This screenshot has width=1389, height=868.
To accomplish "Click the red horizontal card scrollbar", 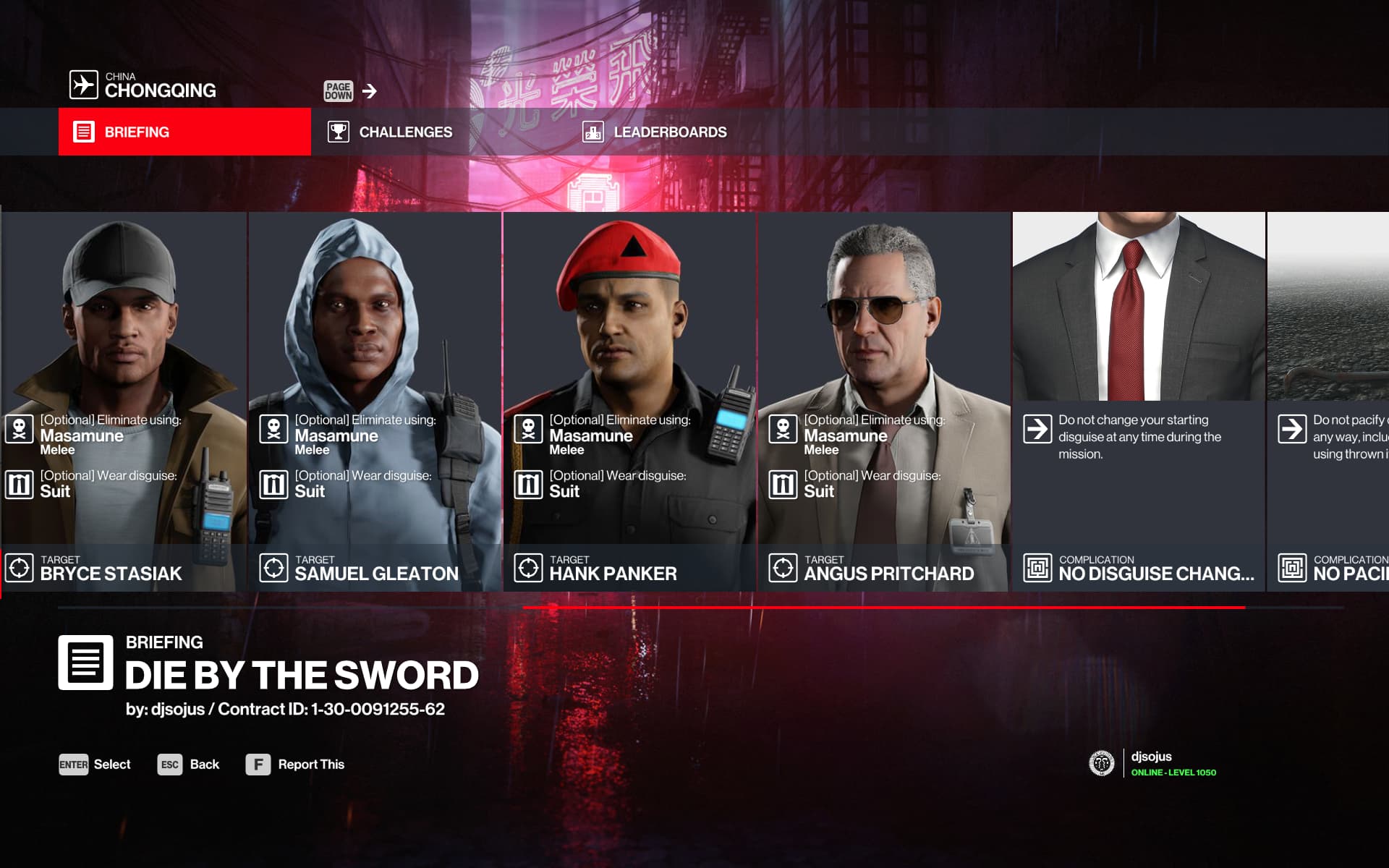I will [883, 608].
